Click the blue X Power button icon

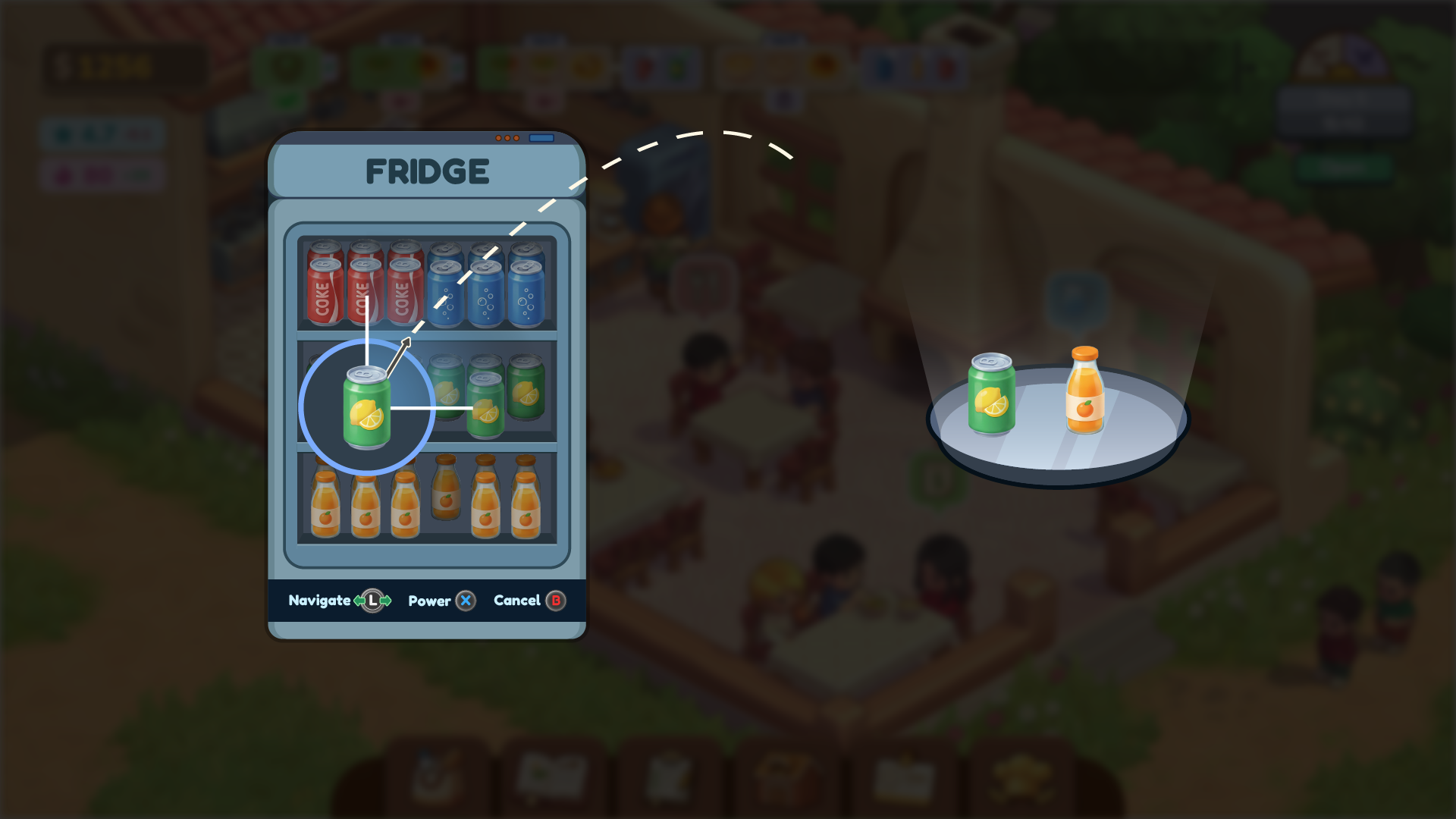tap(465, 600)
